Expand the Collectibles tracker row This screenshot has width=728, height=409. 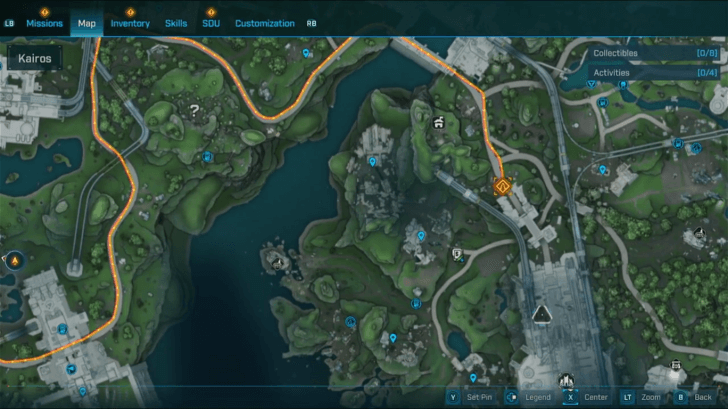coord(656,53)
